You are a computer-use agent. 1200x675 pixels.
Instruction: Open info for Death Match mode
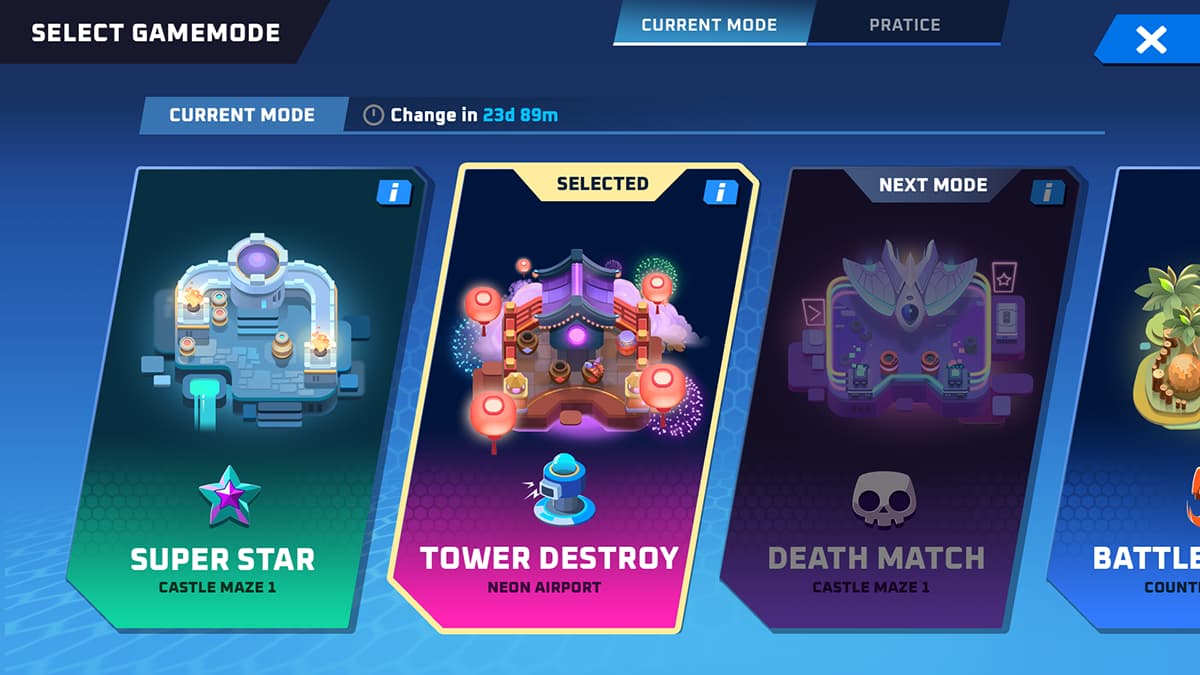[1047, 192]
